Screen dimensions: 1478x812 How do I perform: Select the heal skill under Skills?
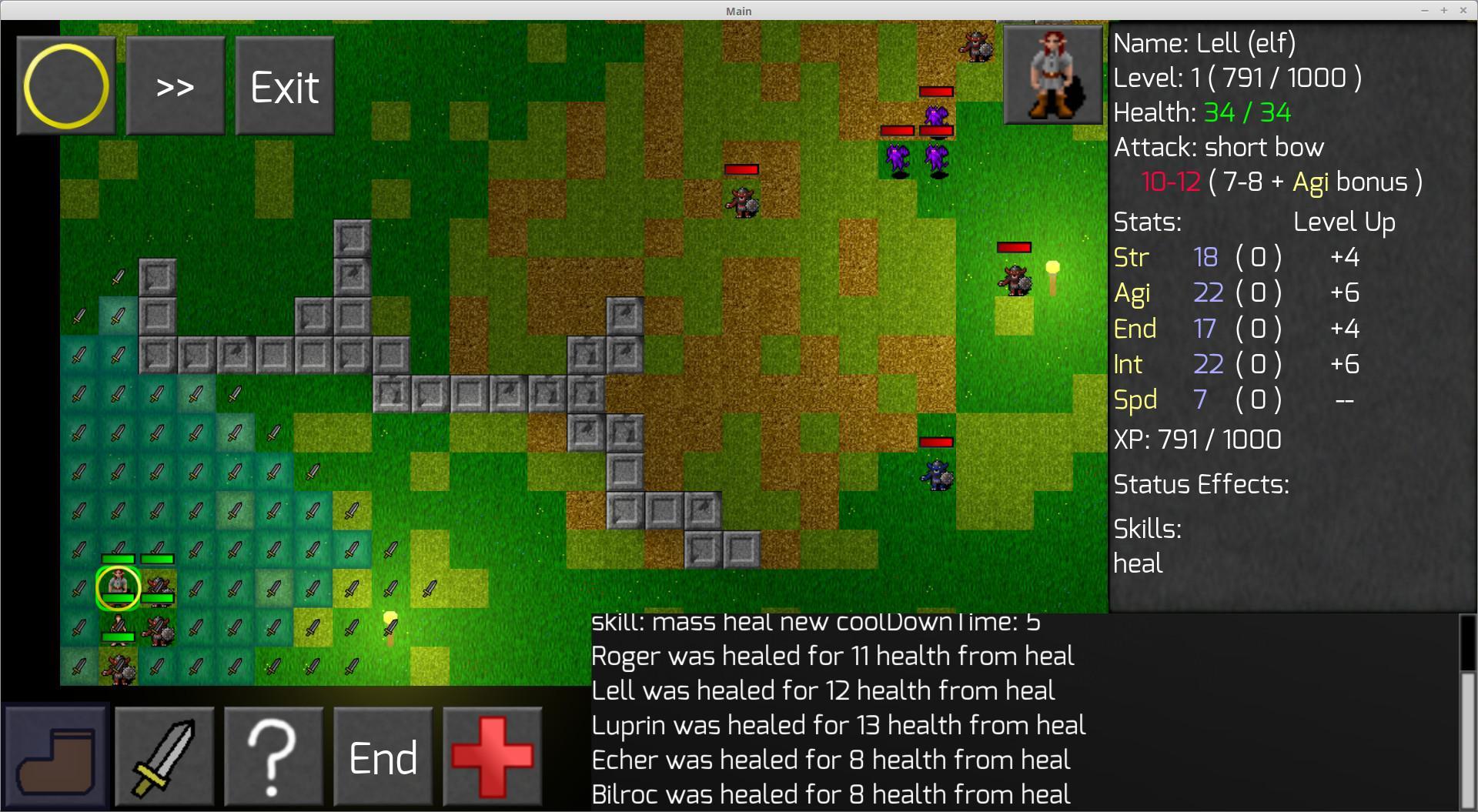click(1138, 563)
